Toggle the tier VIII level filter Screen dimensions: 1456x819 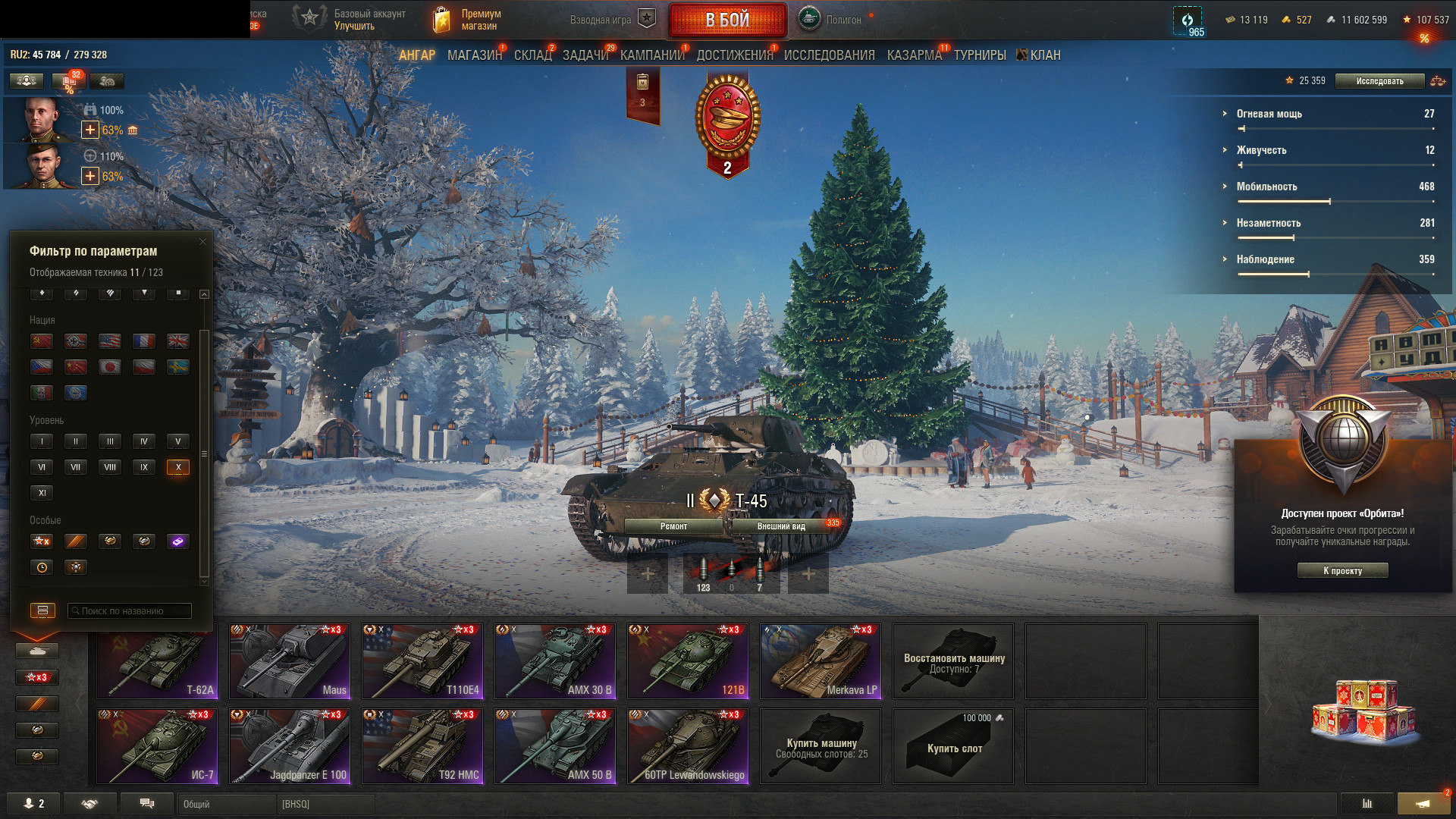coord(110,467)
